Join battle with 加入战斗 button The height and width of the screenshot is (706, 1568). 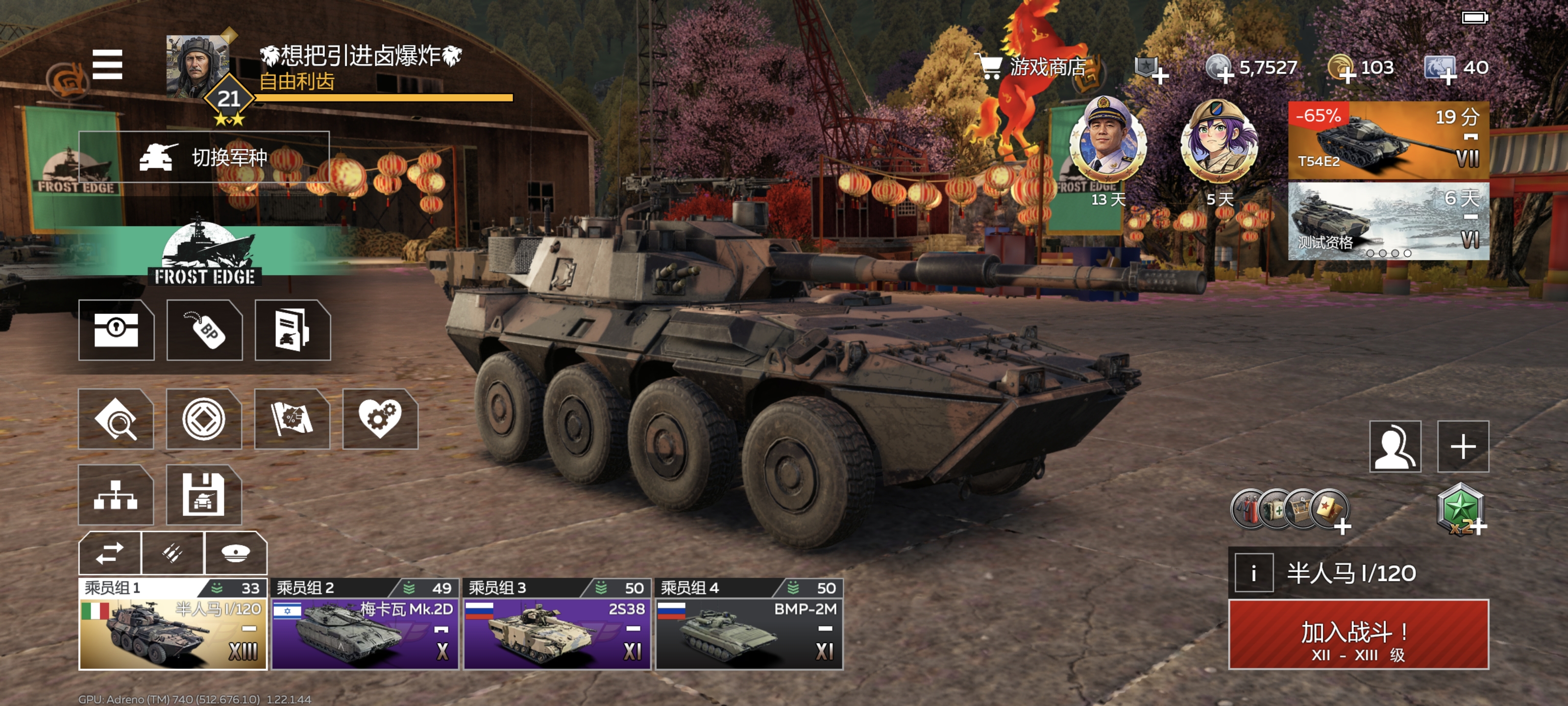[1358, 635]
